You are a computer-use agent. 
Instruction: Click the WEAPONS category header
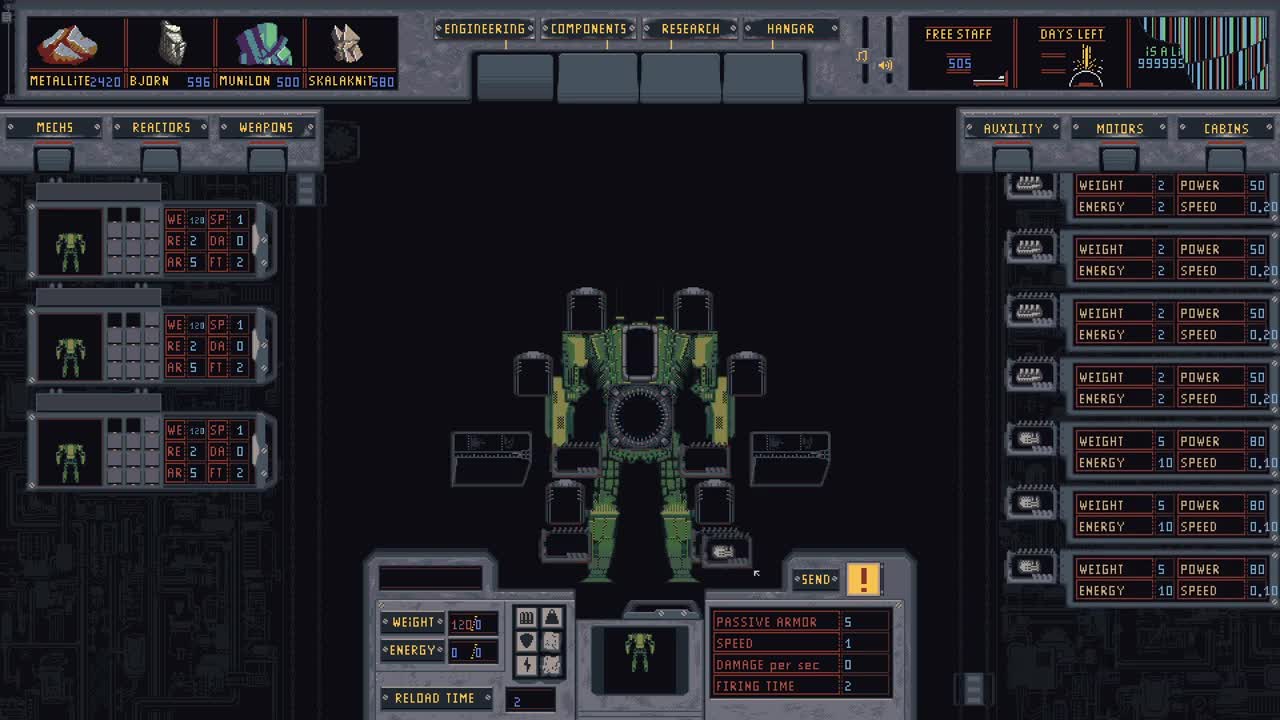(264, 127)
